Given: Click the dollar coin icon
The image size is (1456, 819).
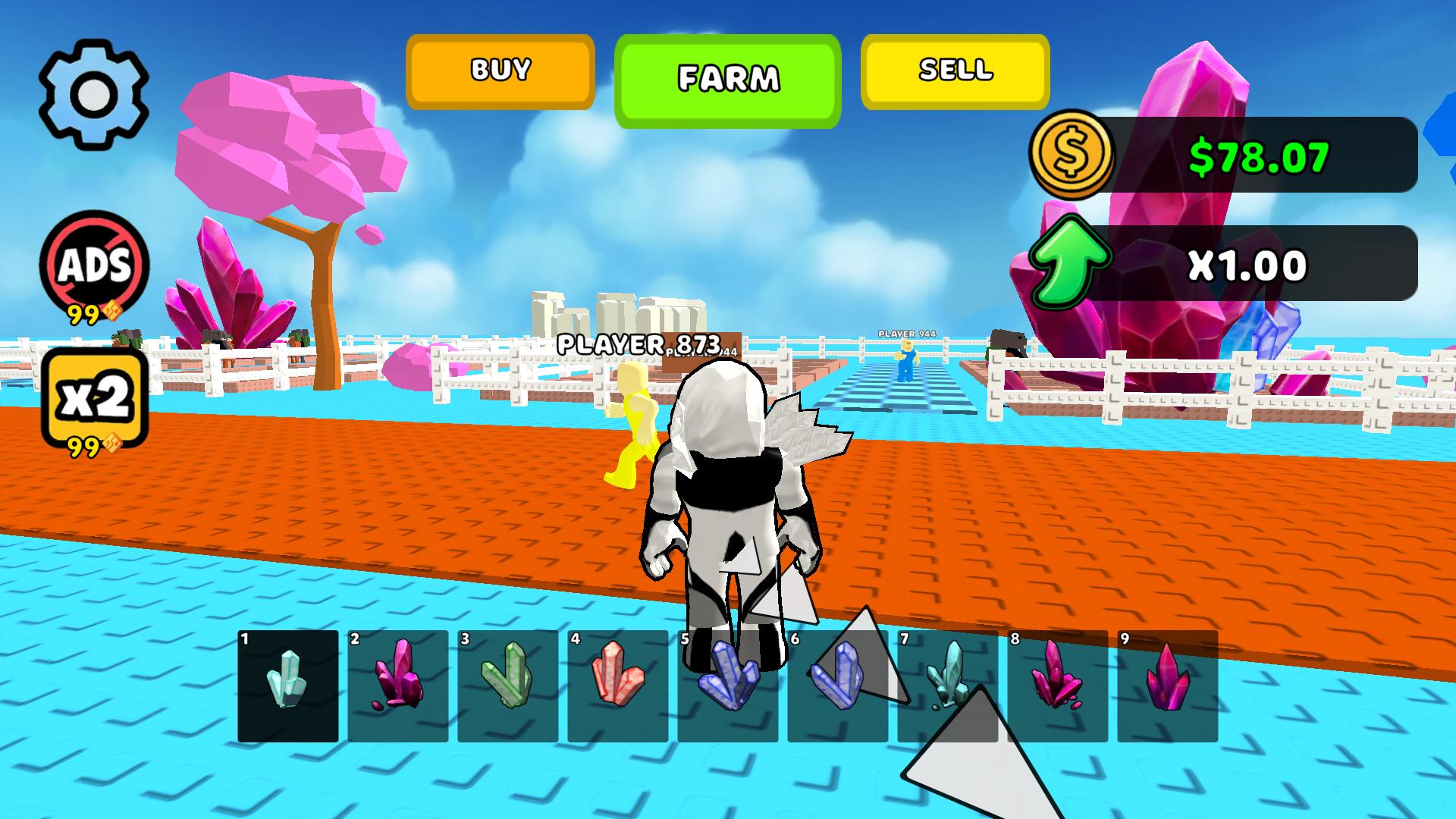Looking at the screenshot, I should (1073, 155).
